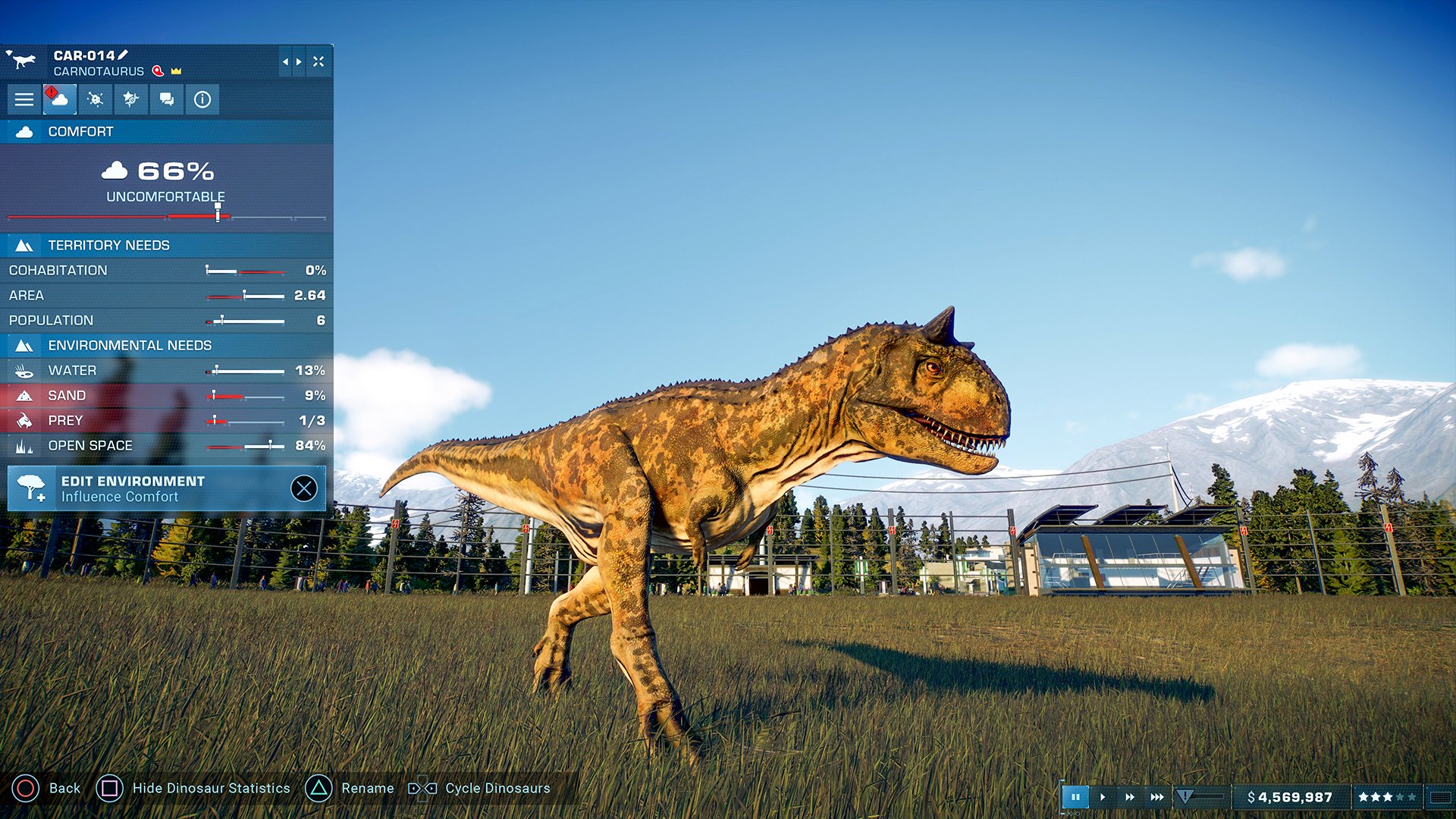Pause the game simulation

coord(1076,797)
